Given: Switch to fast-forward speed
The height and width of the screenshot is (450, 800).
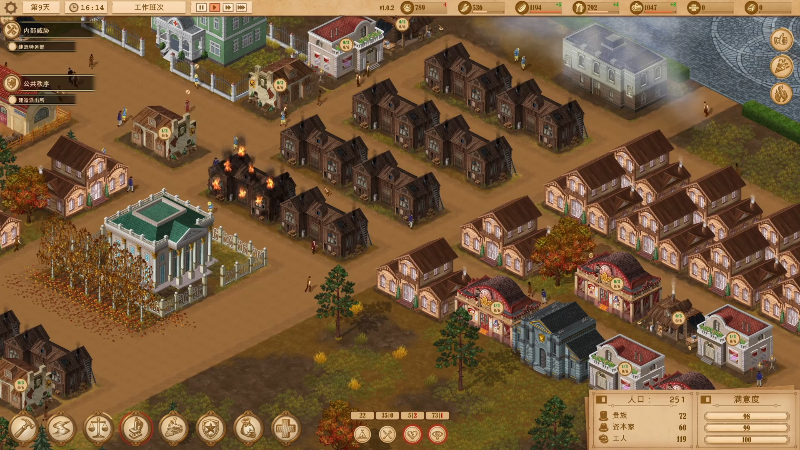Looking at the screenshot, I should coord(229,7).
